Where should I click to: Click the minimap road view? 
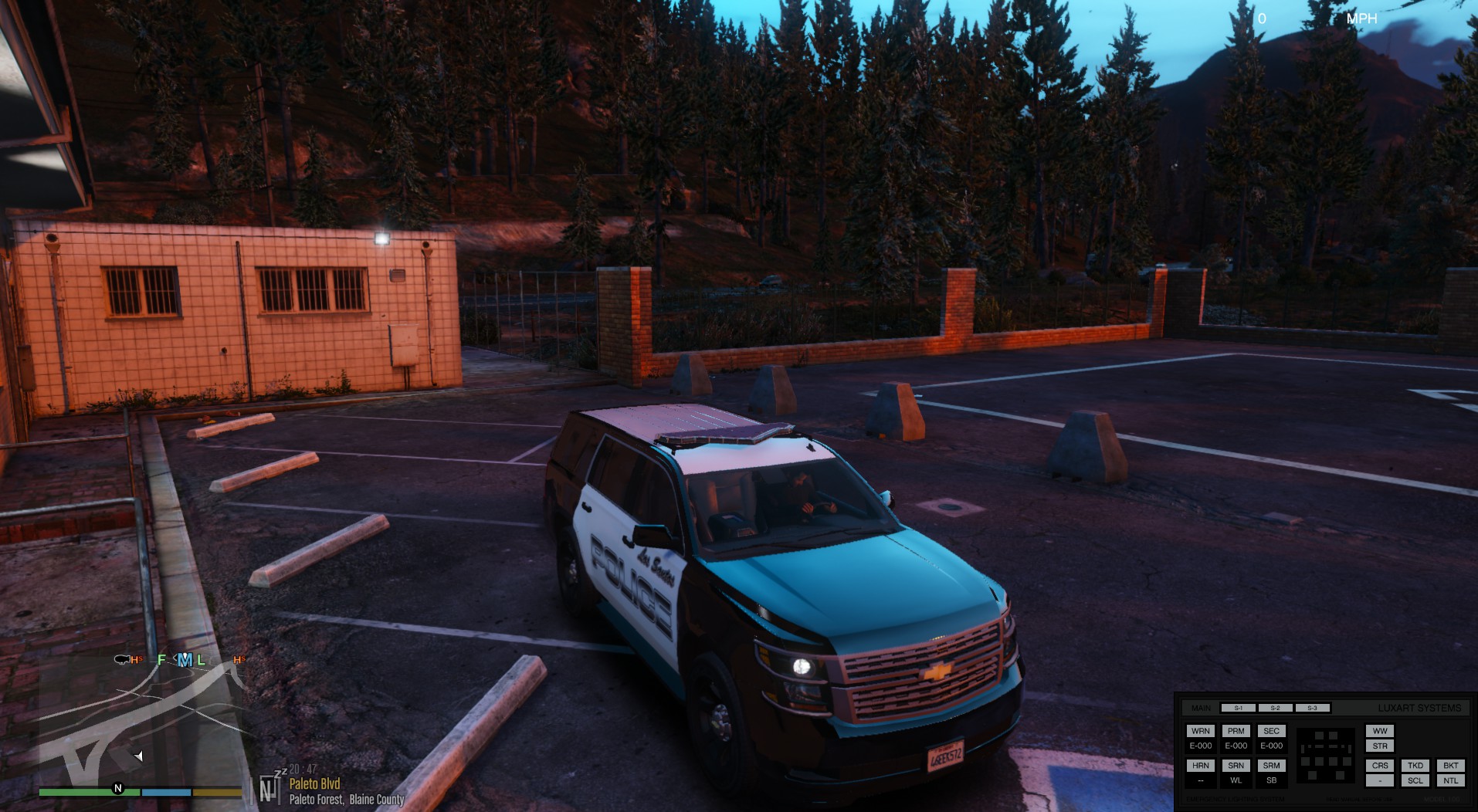[x=139, y=726]
